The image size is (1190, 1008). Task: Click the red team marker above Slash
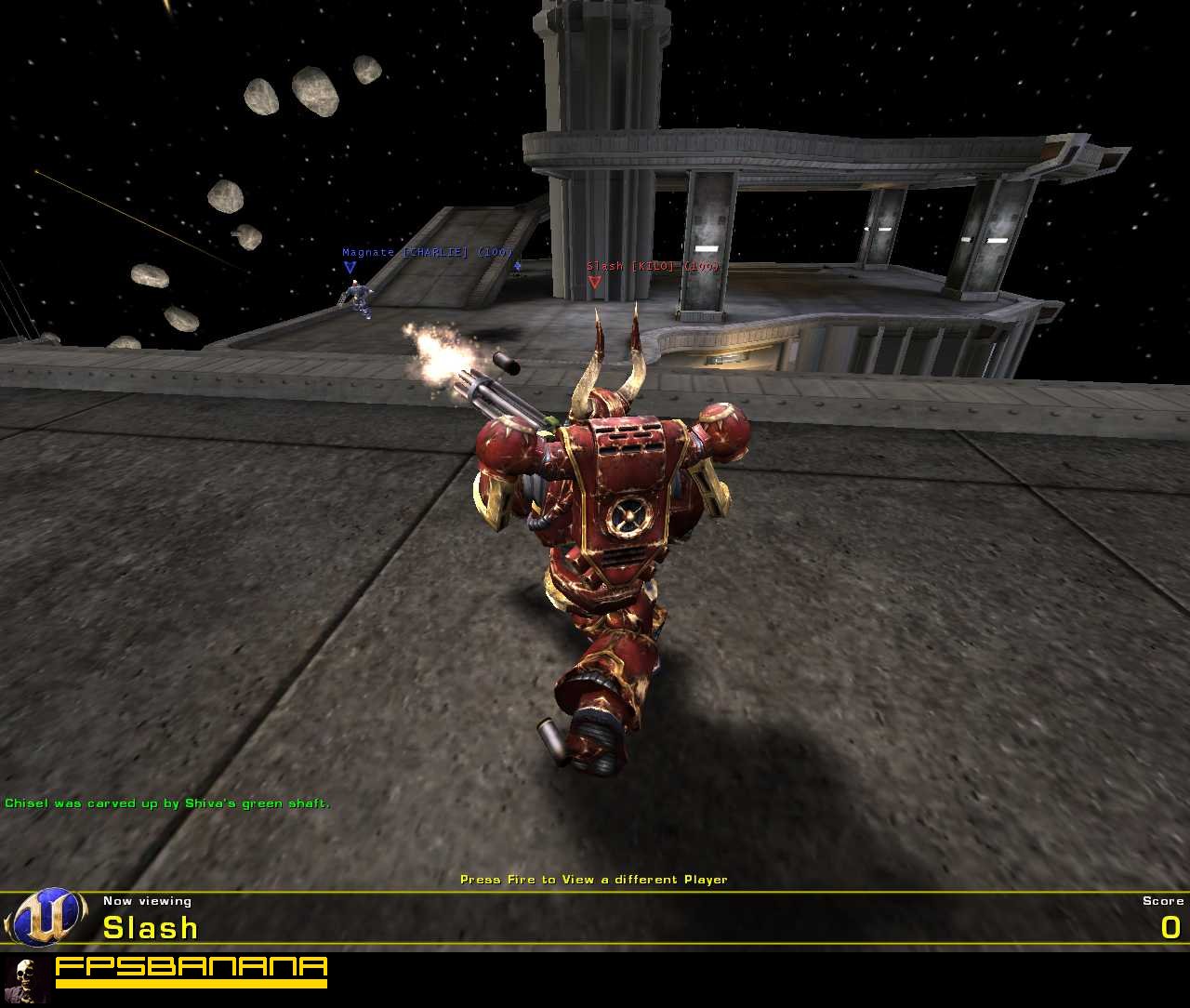point(597,282)
